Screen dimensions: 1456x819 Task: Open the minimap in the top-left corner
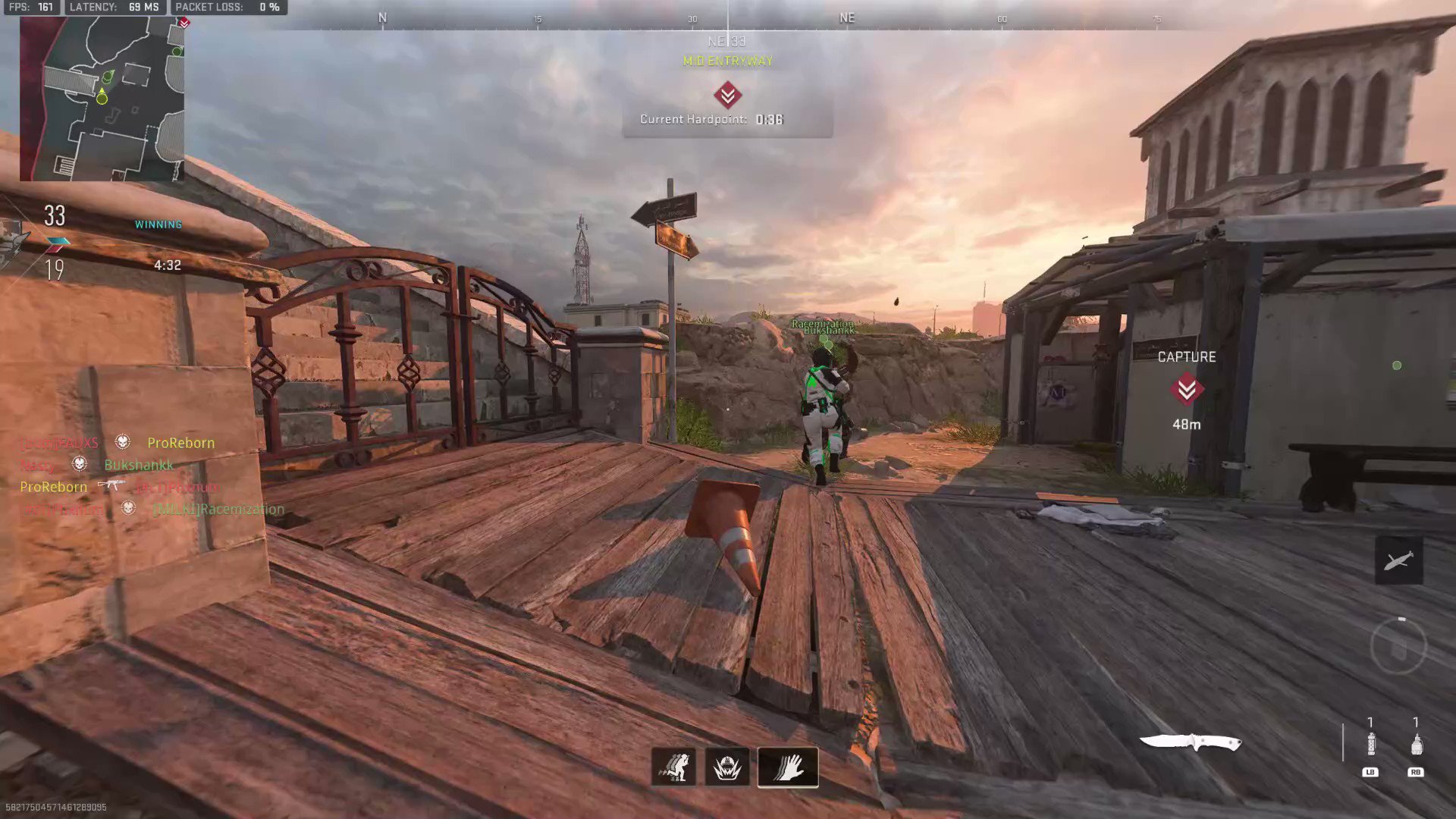[102, 99]
